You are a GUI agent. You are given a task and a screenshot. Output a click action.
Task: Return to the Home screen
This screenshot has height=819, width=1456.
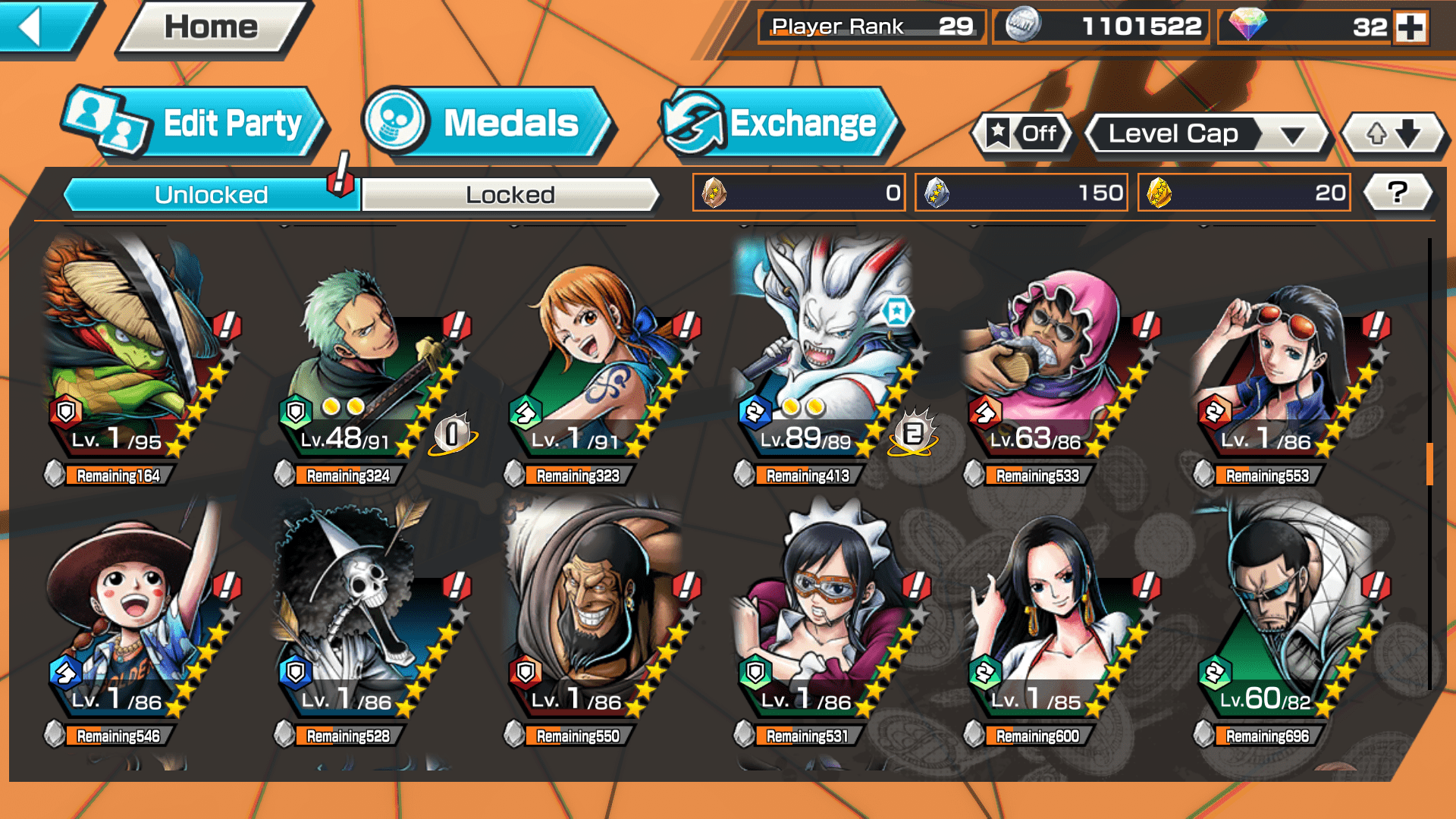point(211,27)
